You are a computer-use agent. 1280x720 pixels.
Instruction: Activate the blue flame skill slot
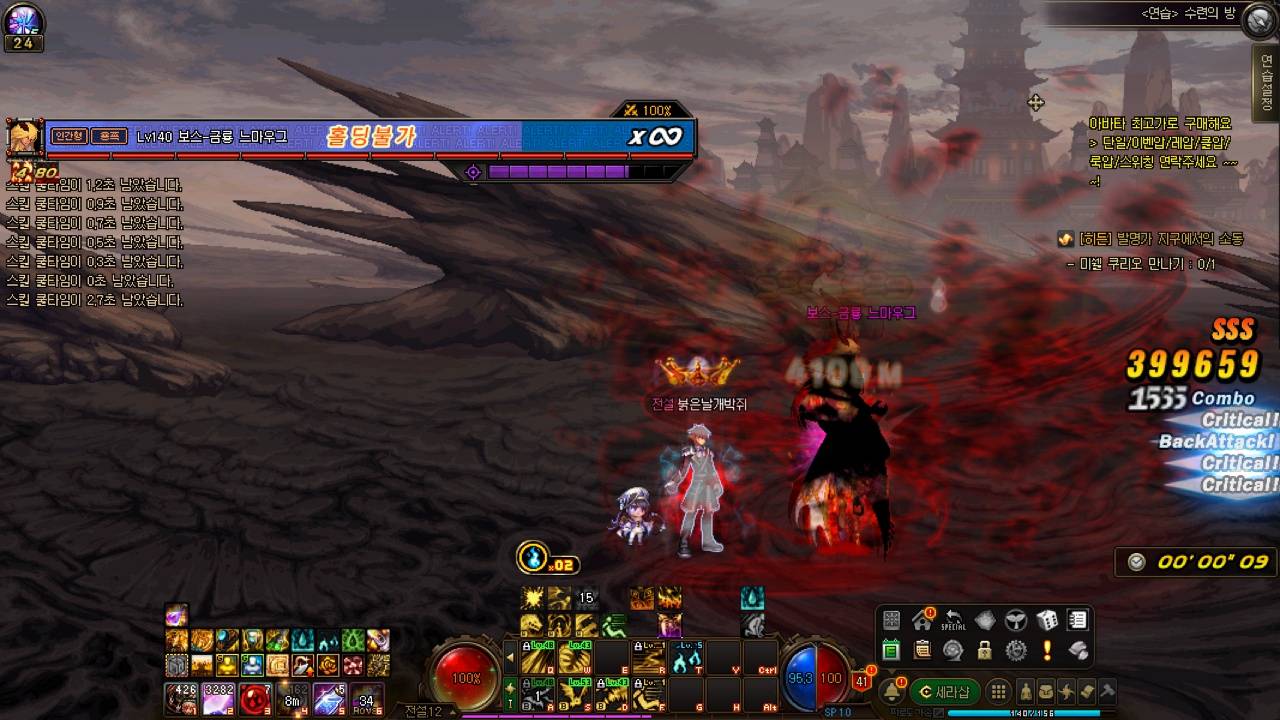[x=687, y=659]
